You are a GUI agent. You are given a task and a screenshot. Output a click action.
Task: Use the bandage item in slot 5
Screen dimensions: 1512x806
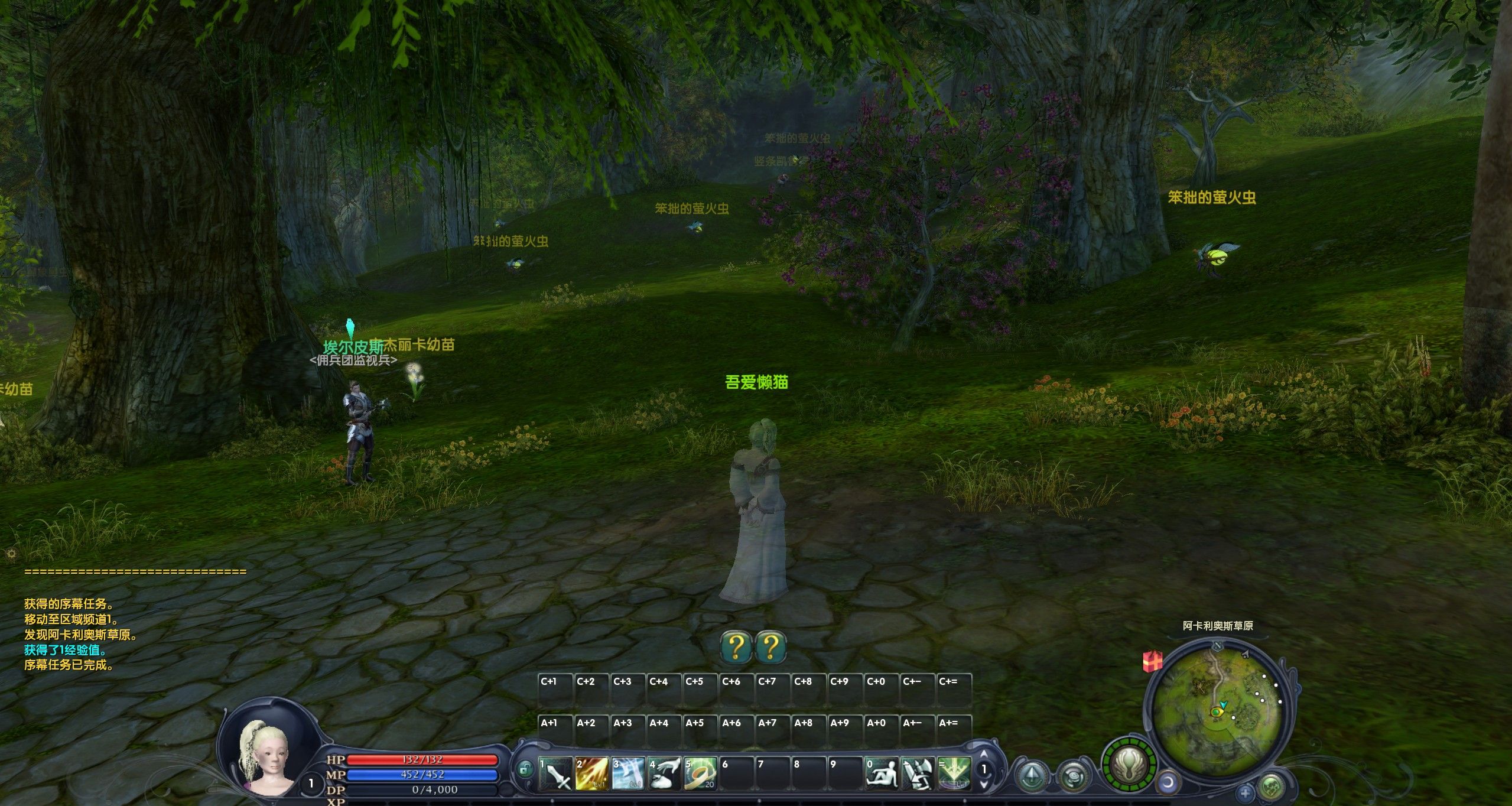click(700, 774)
